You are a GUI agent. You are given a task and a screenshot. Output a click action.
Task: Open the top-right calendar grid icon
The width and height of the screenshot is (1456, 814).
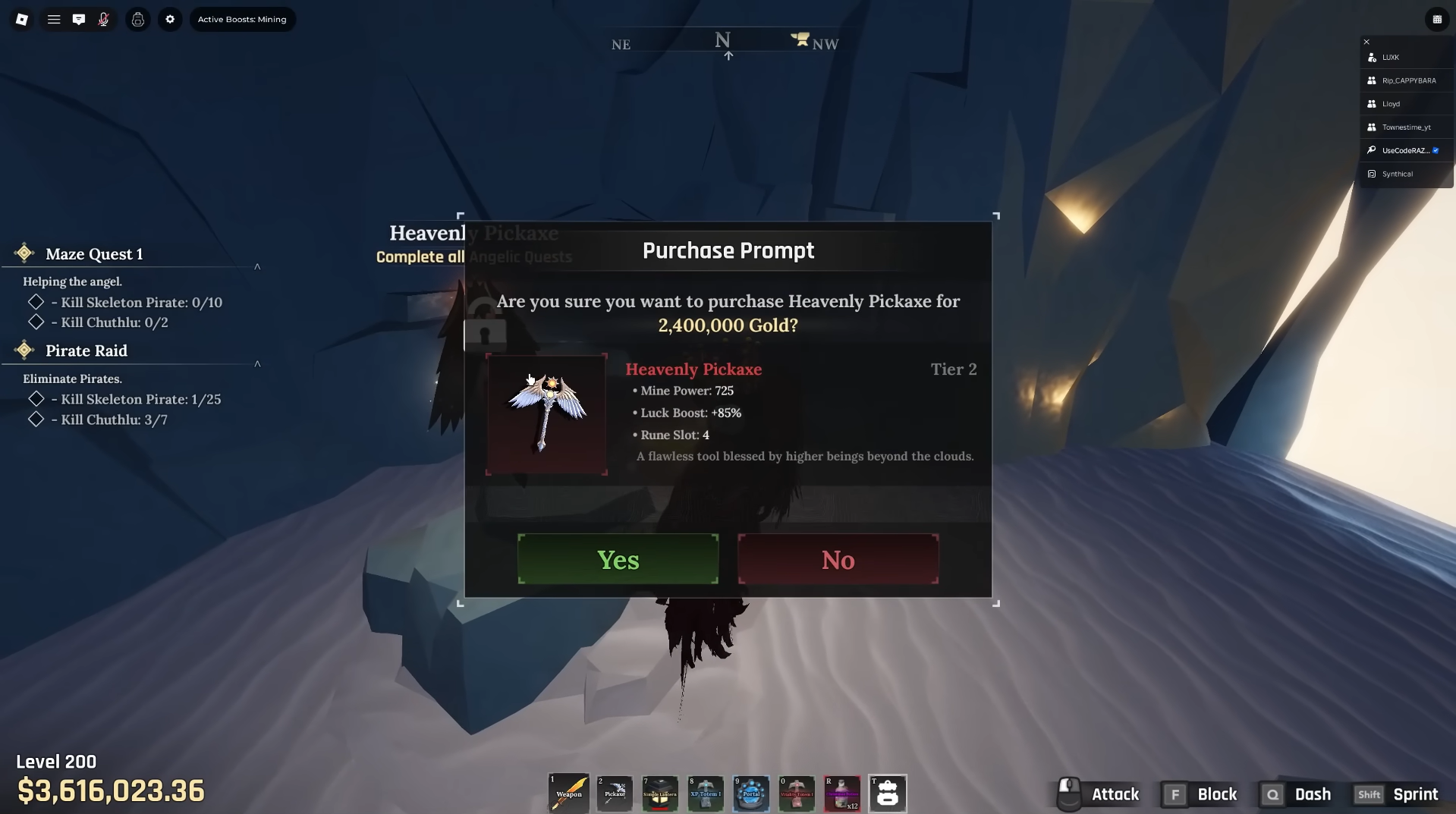(x=1436, y=20)
